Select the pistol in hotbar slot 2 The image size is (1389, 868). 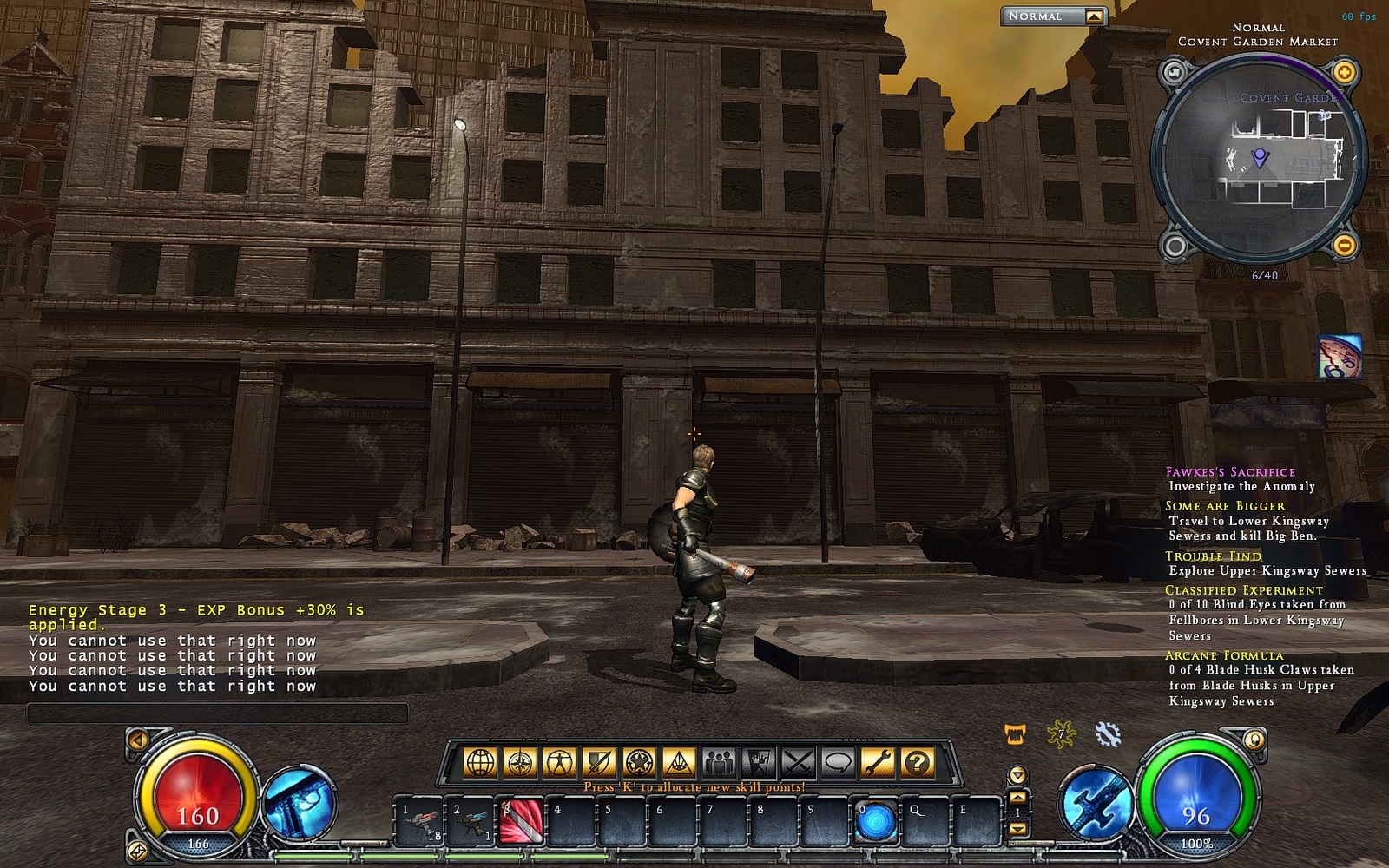(471, 822)
